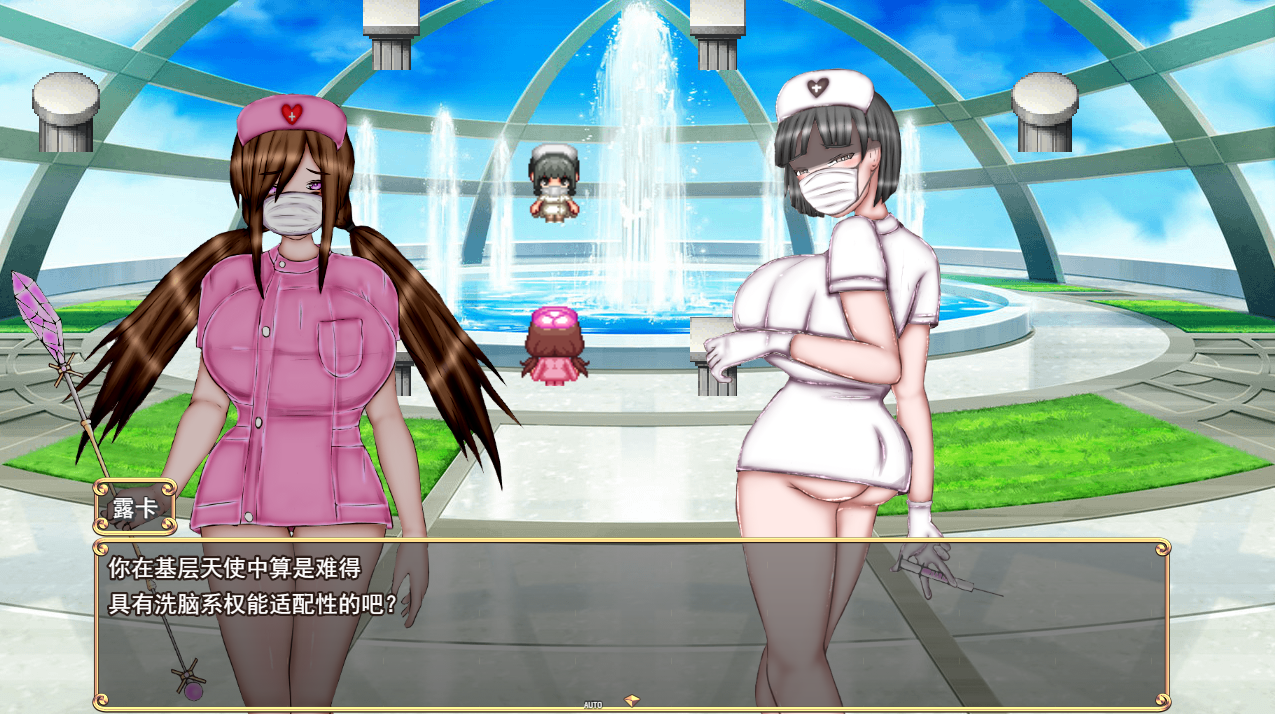Toggle the AUTO dialogue advance label
Image resolution: width=1275 pixels, height=714 pixels.
click(x=592, y=705)
